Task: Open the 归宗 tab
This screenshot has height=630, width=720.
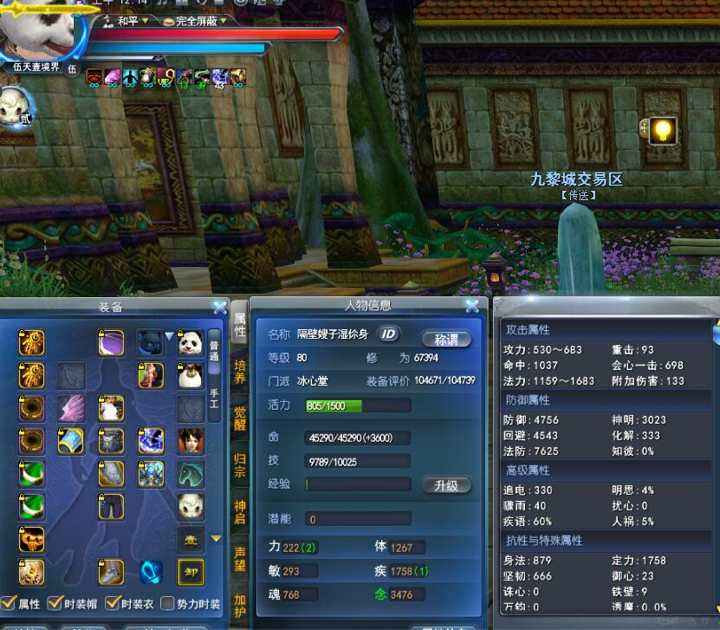Action: tap(240, 465)
